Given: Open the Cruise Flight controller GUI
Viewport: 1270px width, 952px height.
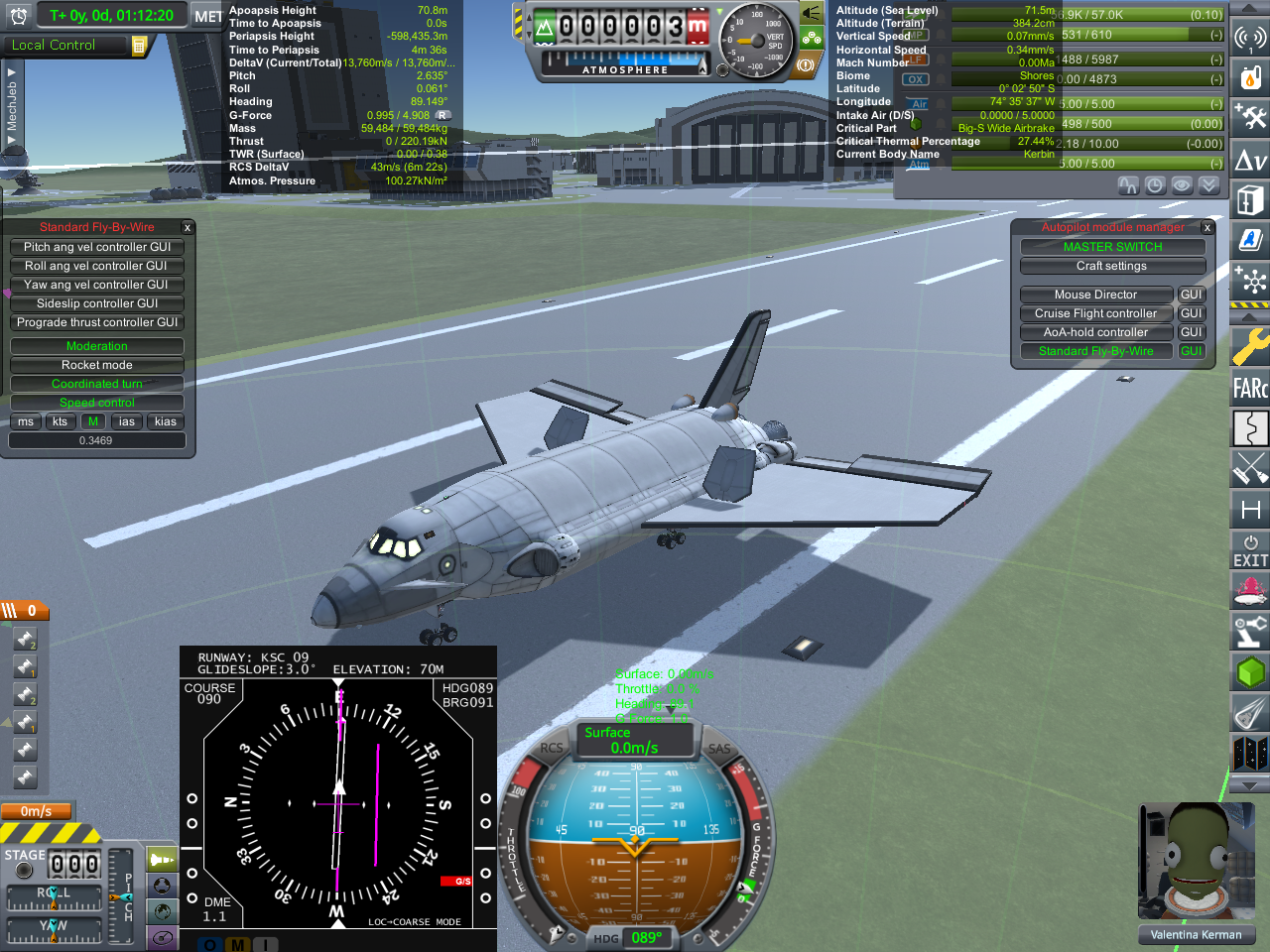Looking at the screenshot, I should pyautogui.click(x=1191, y=313).
